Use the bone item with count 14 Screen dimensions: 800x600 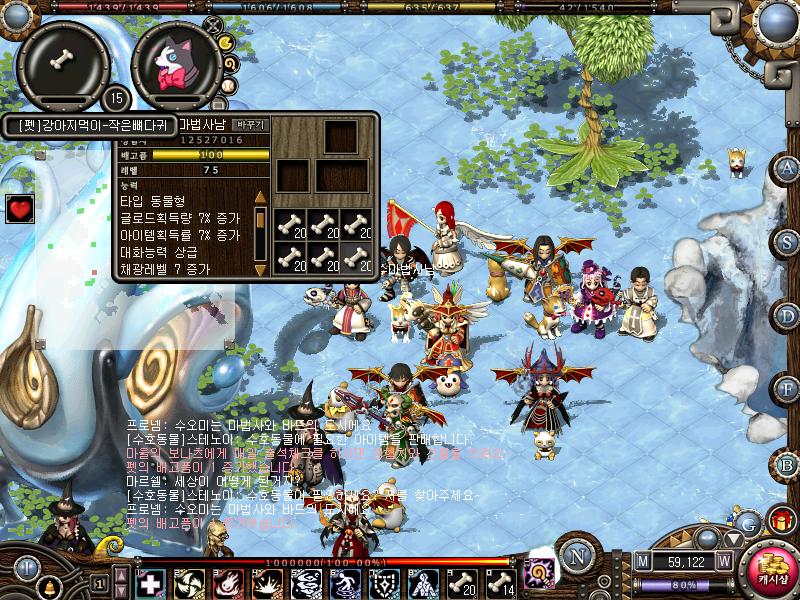500,583
